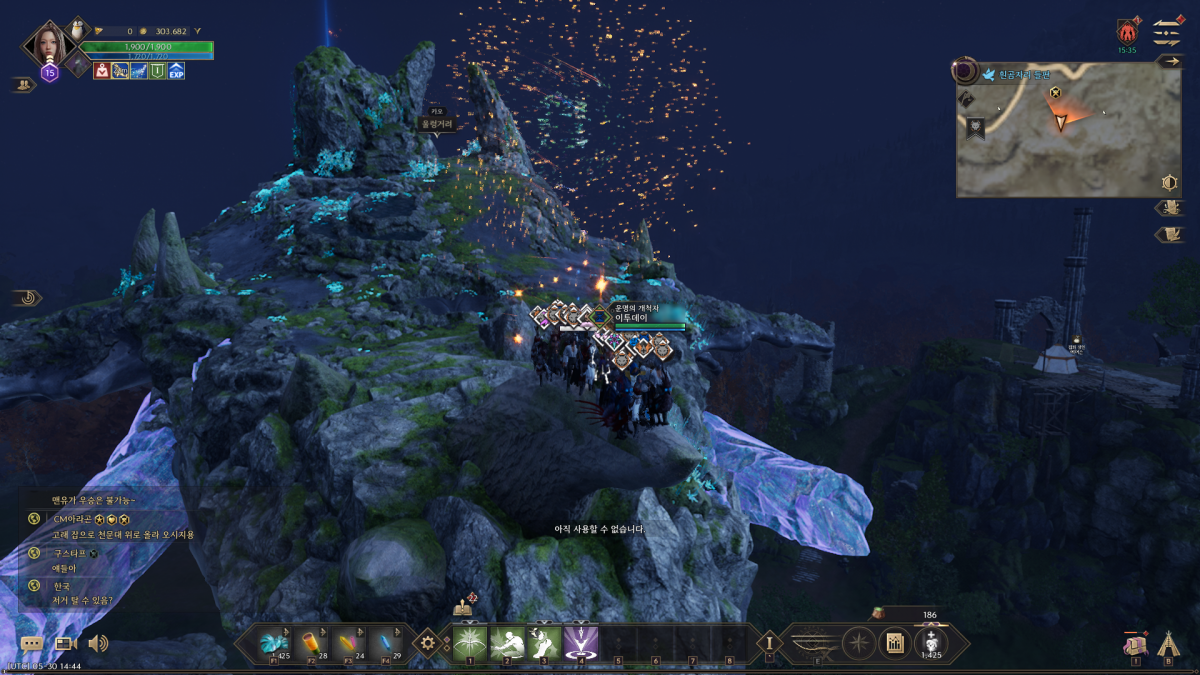Open the main menu in the top-right corner
1200x675 pixels.
click(x=1167, y=31)
